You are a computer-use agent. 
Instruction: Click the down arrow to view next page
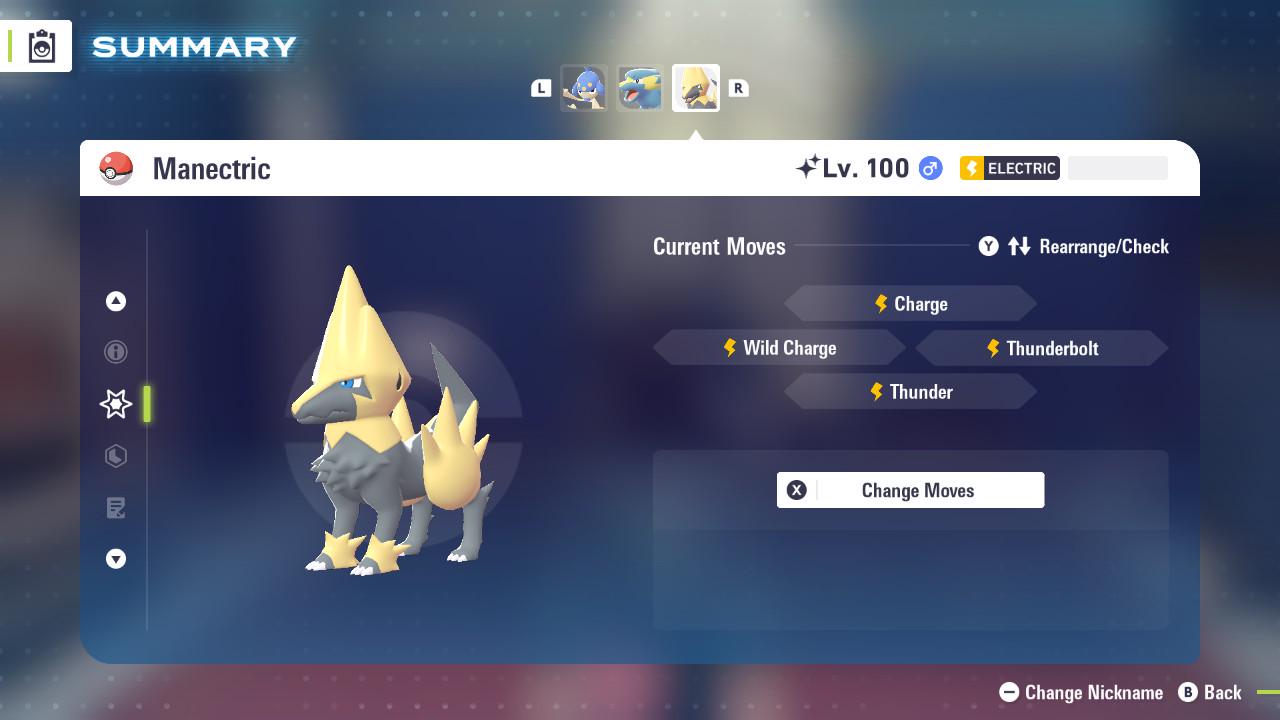click(x=116, y=559)
